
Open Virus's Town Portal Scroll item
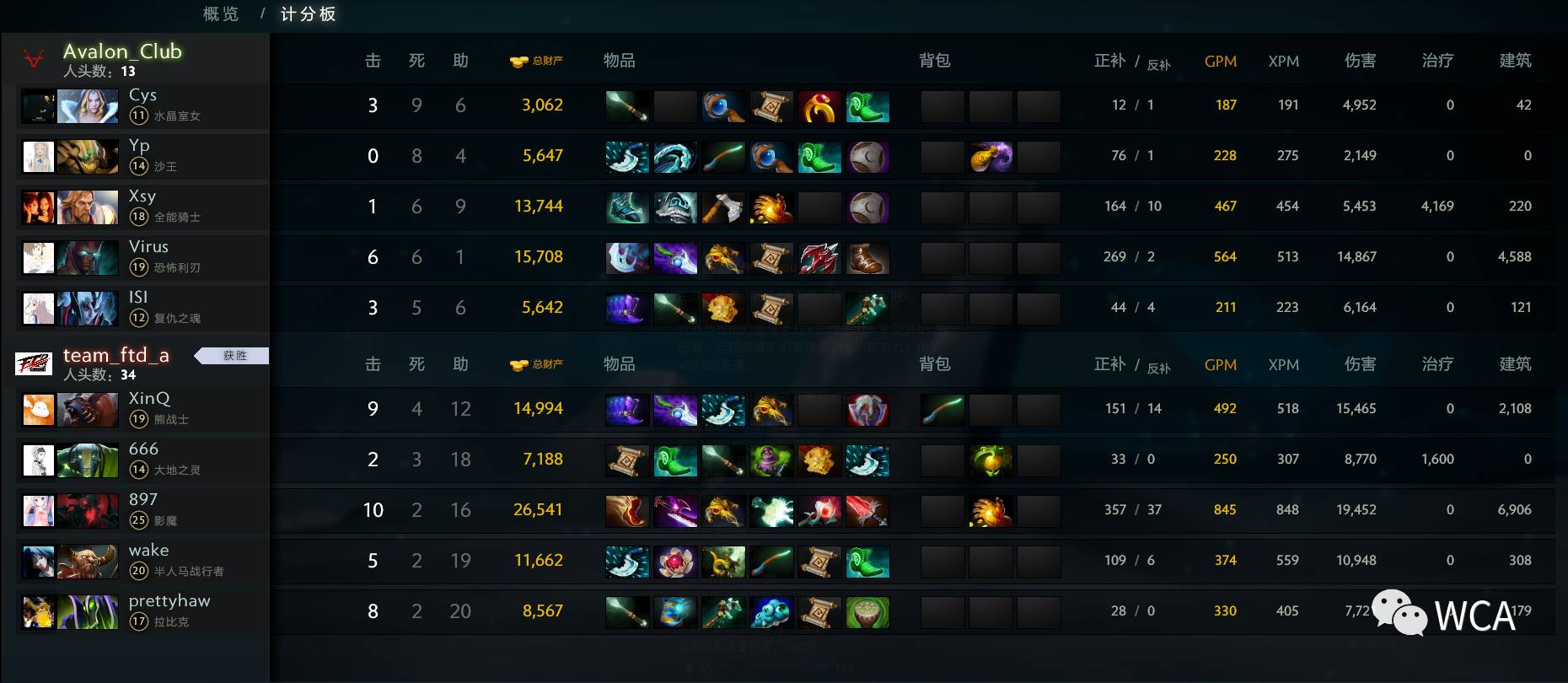click(771, 257)
